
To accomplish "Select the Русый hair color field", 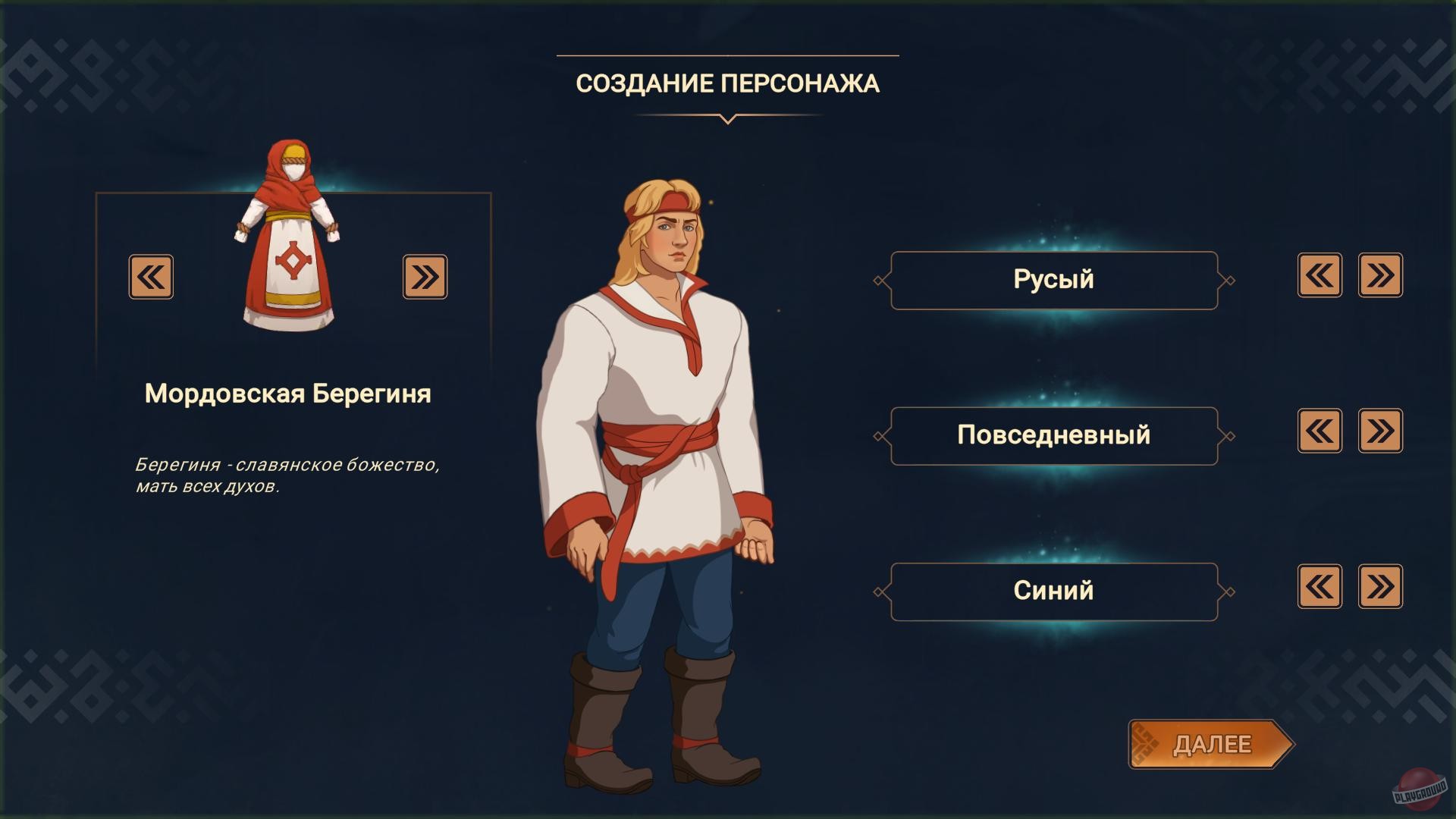I will coord(1054,278).
